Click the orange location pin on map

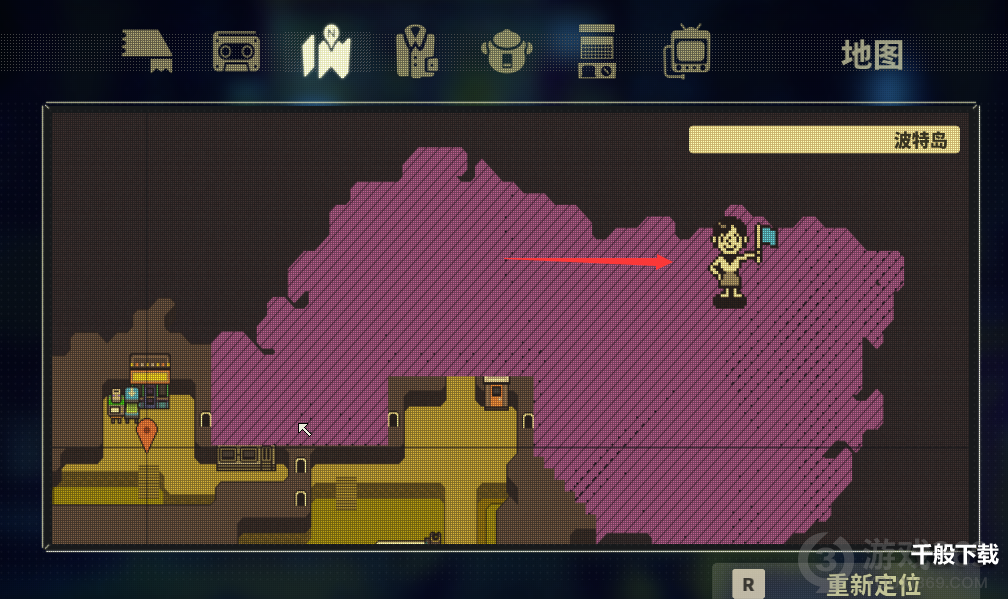(x=147, y=434)
